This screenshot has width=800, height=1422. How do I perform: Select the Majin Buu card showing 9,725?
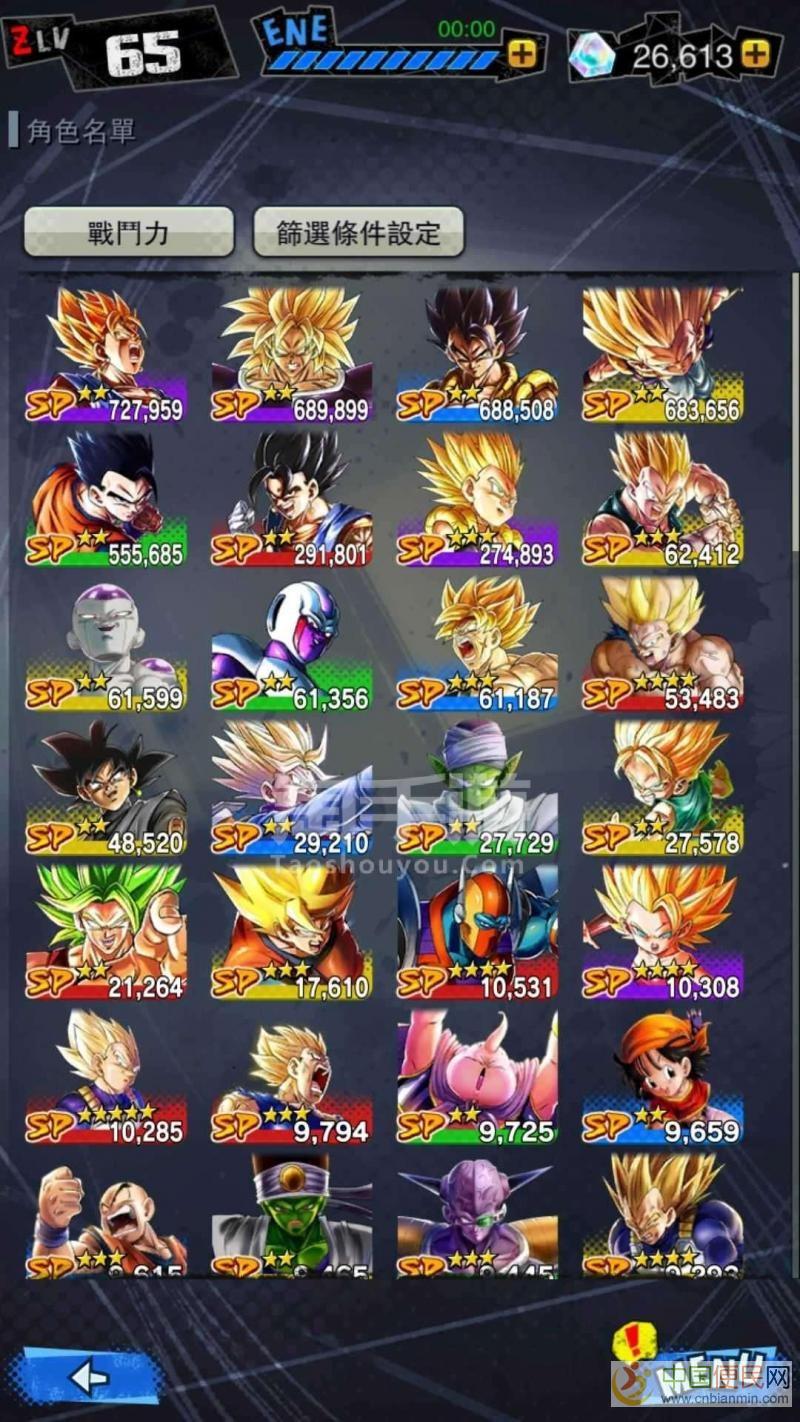coord(477,1076)
